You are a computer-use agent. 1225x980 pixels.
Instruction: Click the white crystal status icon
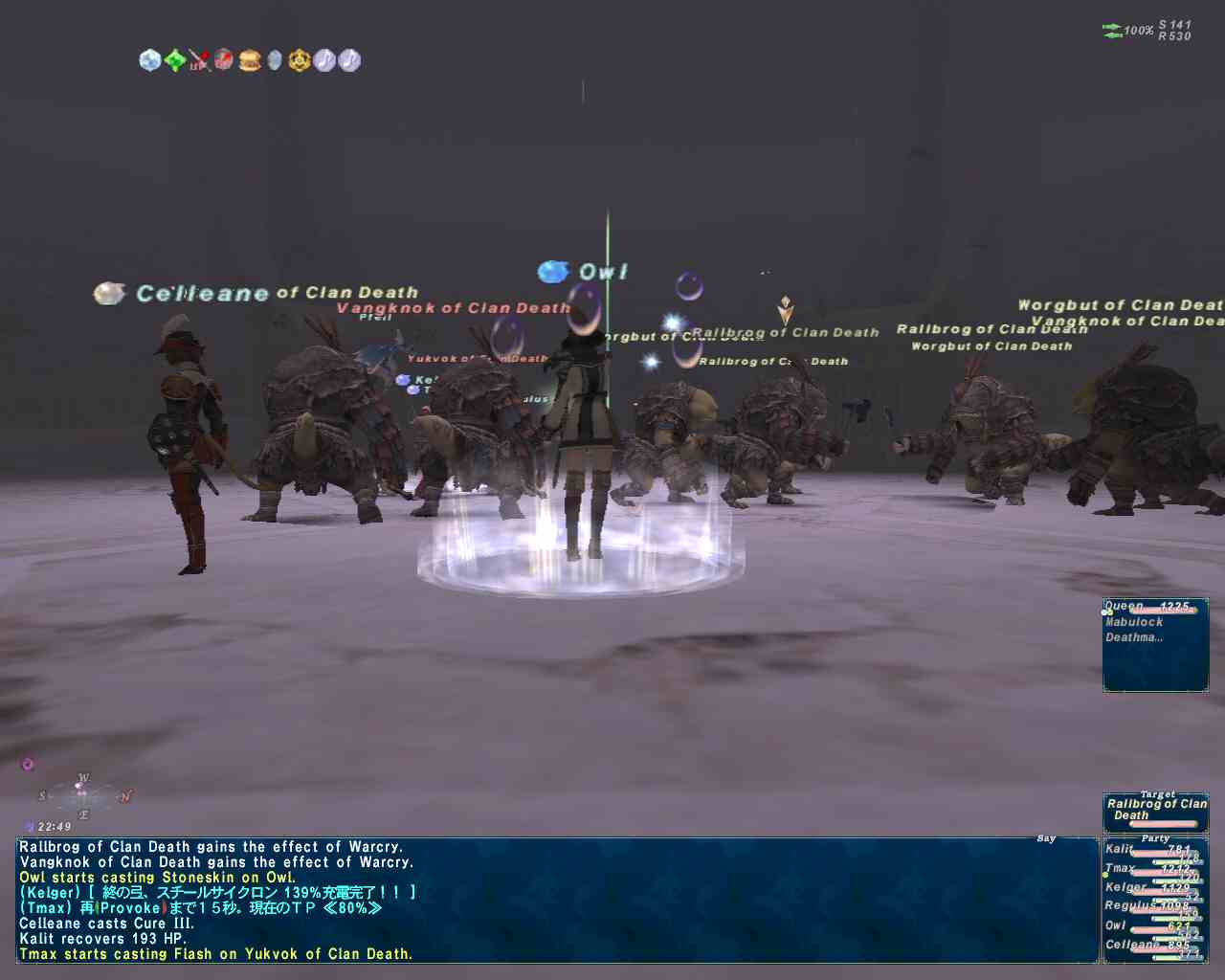pyautogui.click(x=150, y=60)
